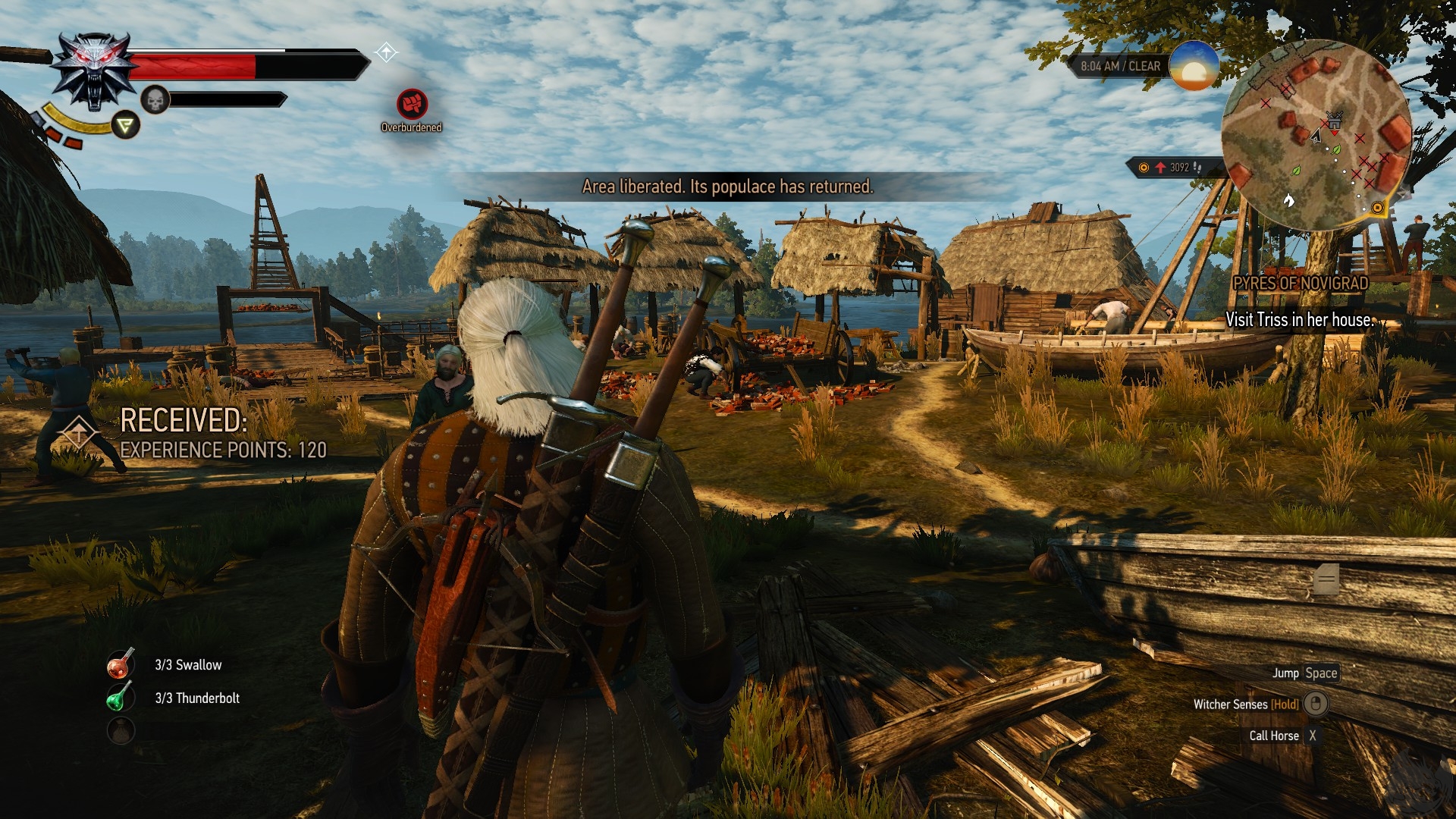This screenshot has height=819, width=1456.
Task: Select the Thunderbolt potion slot
Action: tap(120, 698)
